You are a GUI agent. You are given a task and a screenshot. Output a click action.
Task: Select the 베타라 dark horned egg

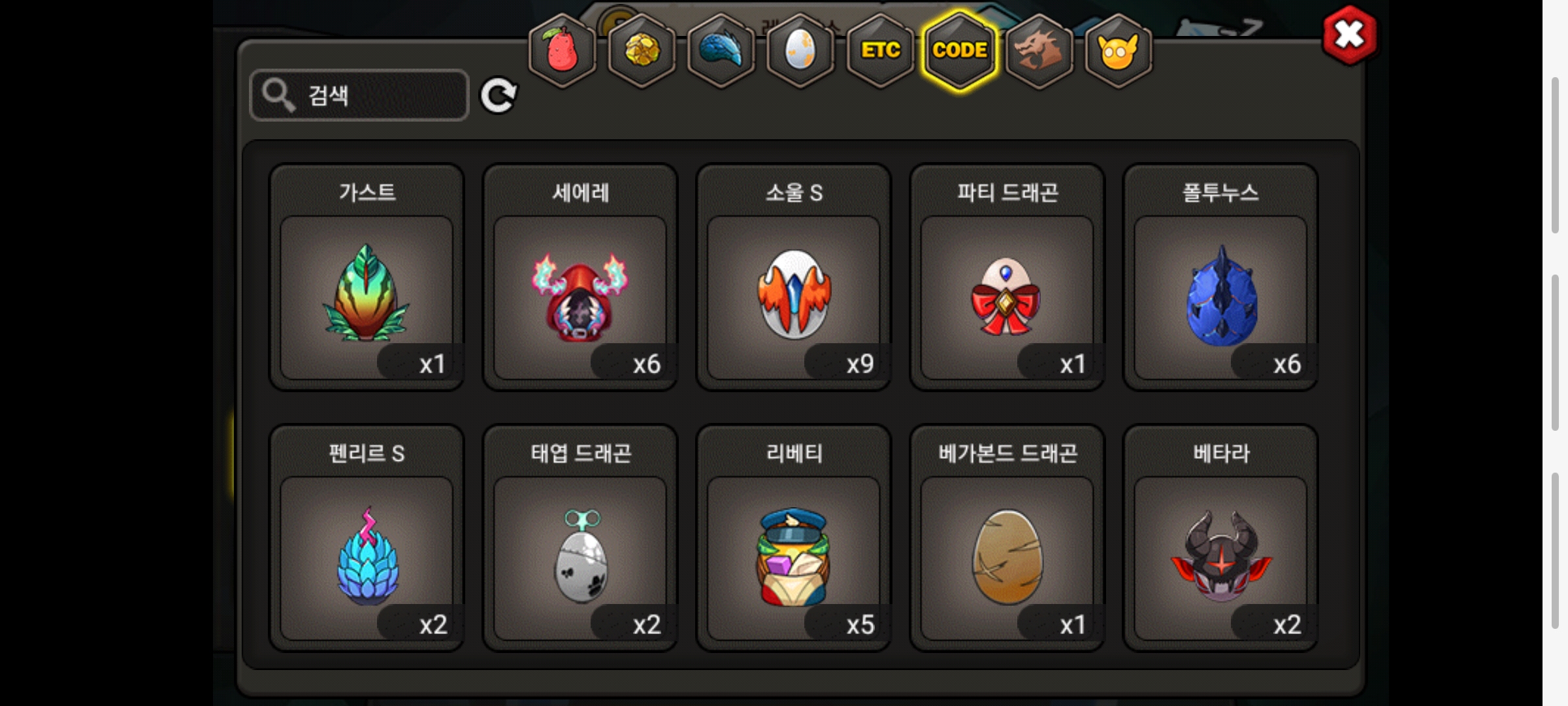pos(1220,556)
